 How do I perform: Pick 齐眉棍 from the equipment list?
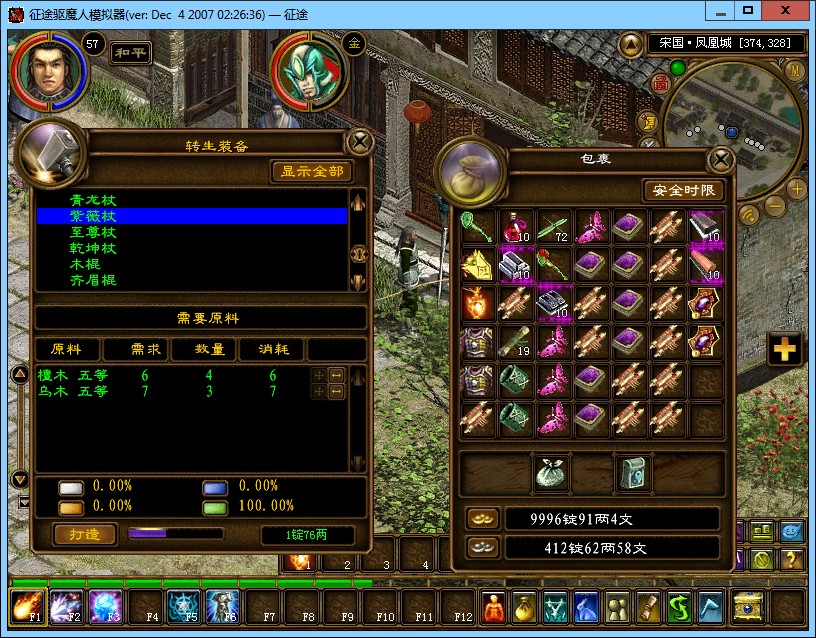(93, 280)
